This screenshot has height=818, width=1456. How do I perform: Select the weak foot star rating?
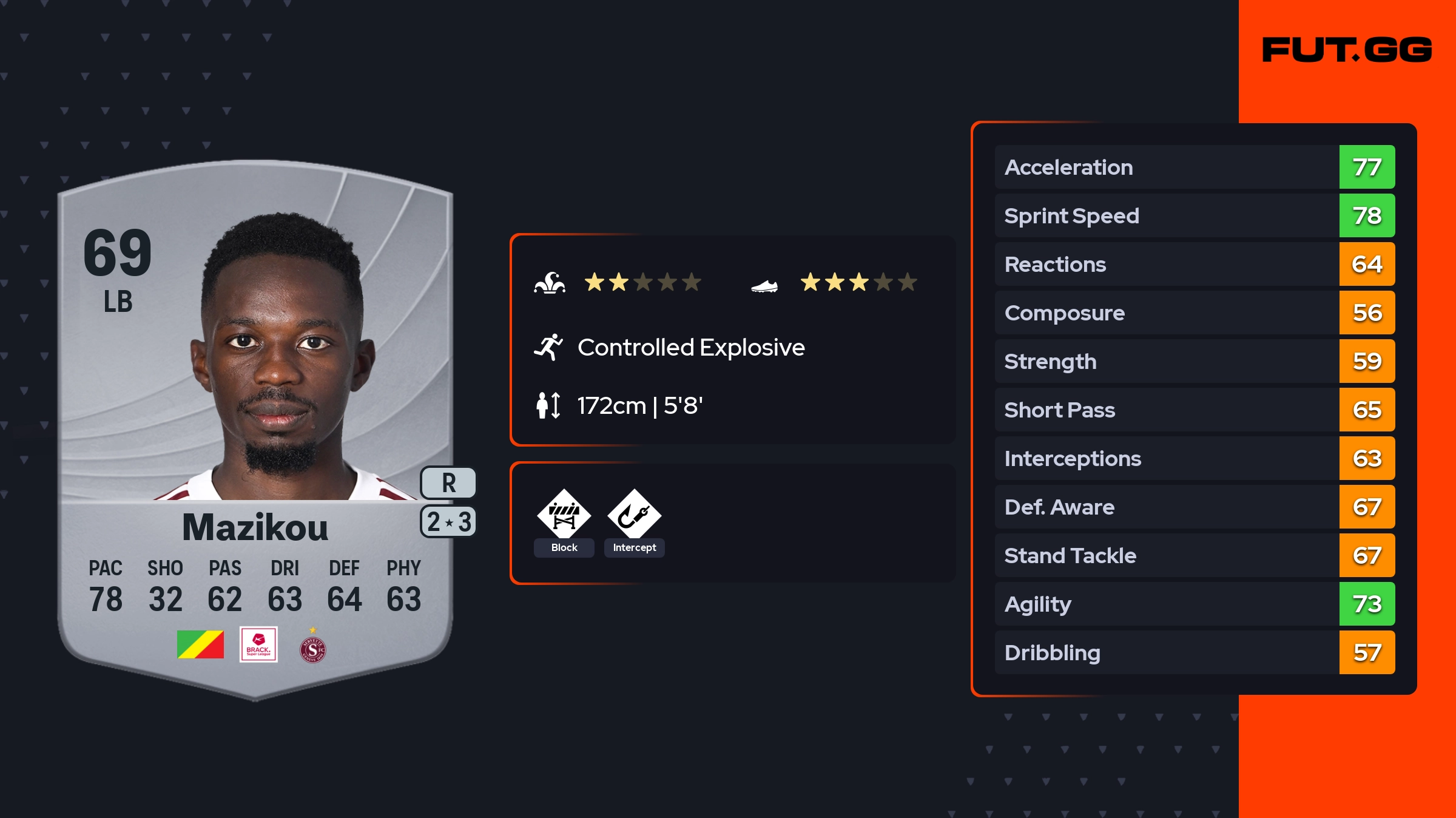[x=858, y=282]
